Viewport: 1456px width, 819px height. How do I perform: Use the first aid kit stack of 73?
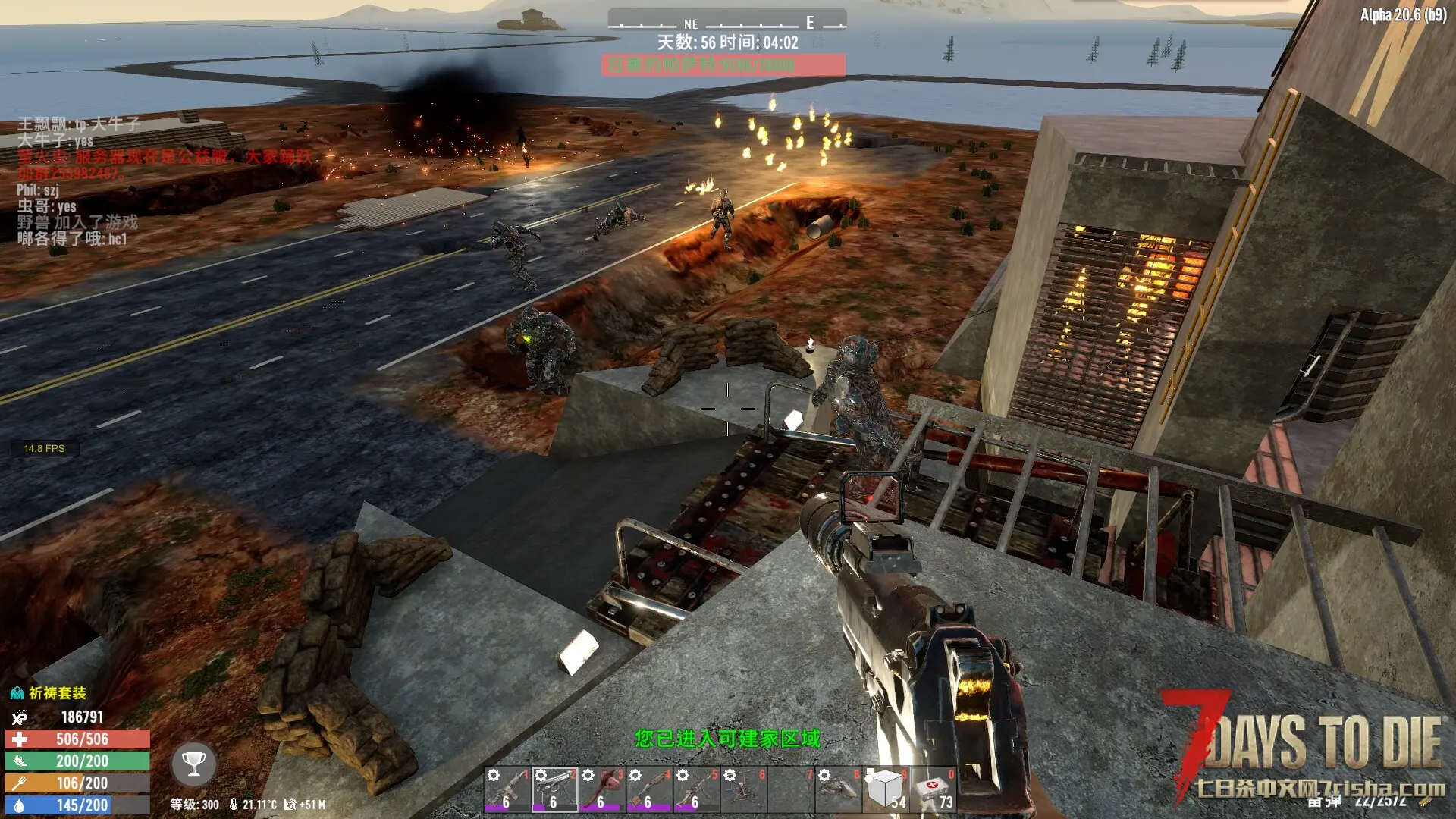933,789
